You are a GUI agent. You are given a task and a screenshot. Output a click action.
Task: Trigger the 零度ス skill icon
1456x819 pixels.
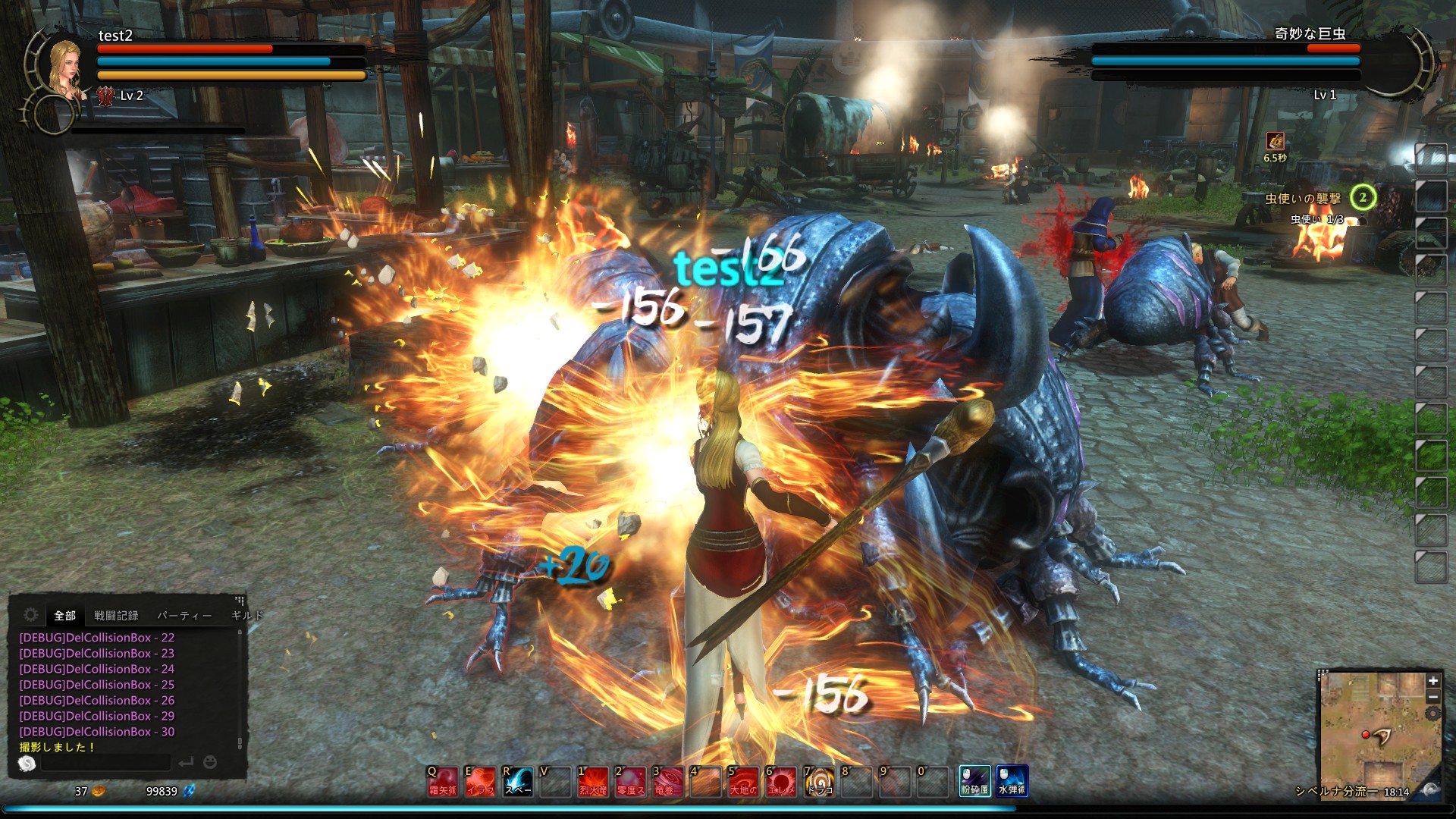coord(630,781)
